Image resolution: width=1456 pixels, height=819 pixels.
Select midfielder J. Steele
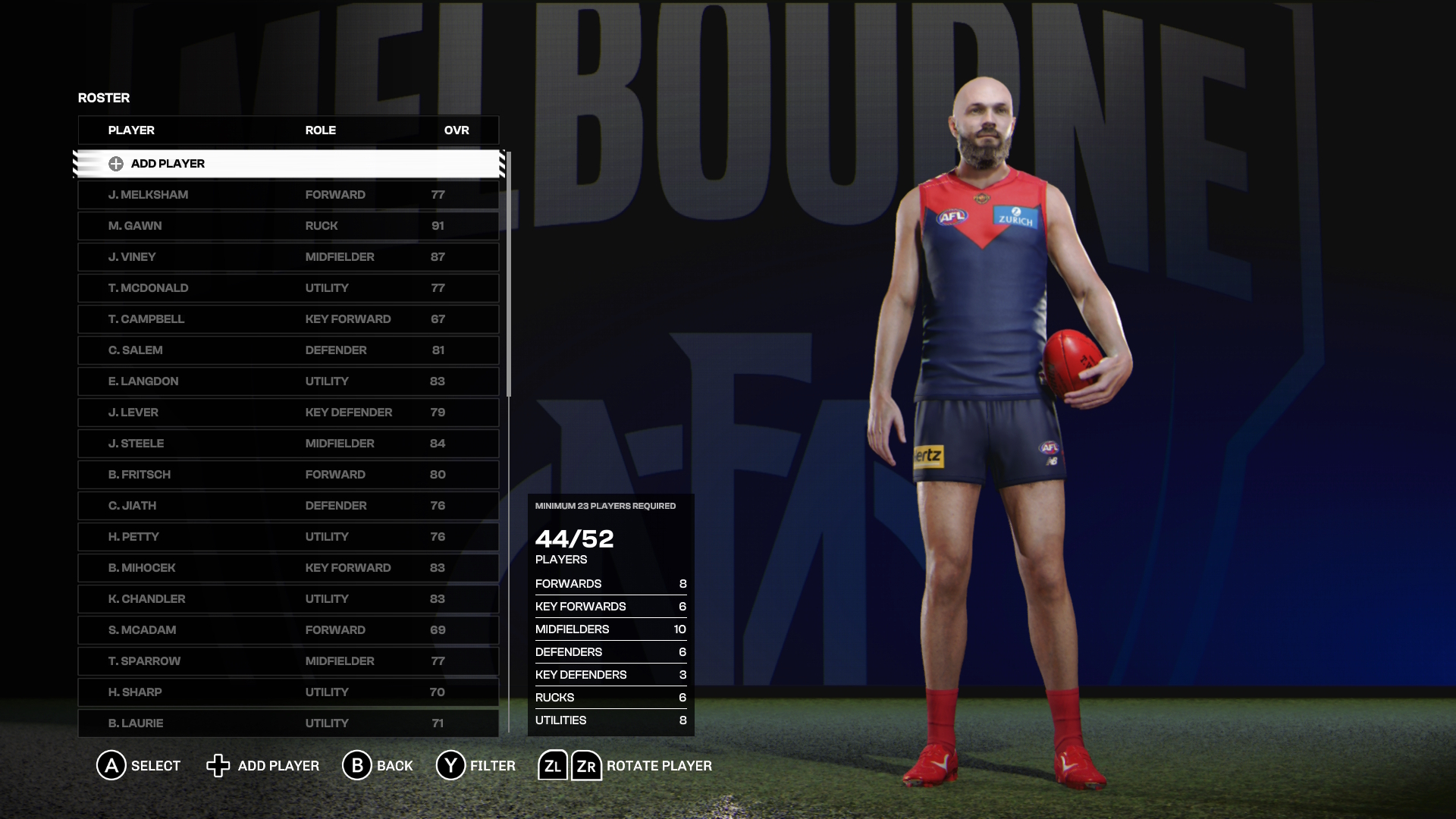pyautogui.click(x=288, y=444)
